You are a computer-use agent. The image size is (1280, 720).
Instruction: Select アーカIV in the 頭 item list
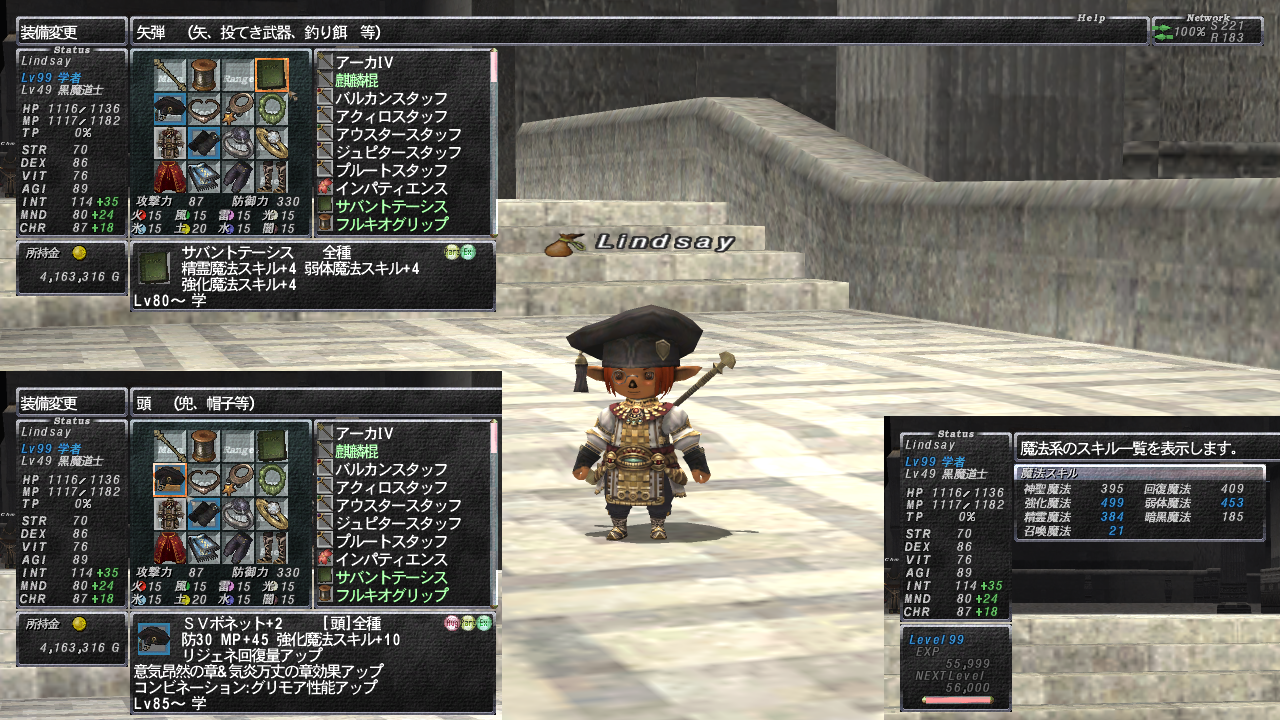pyautogui.click(x=364, y=434)
